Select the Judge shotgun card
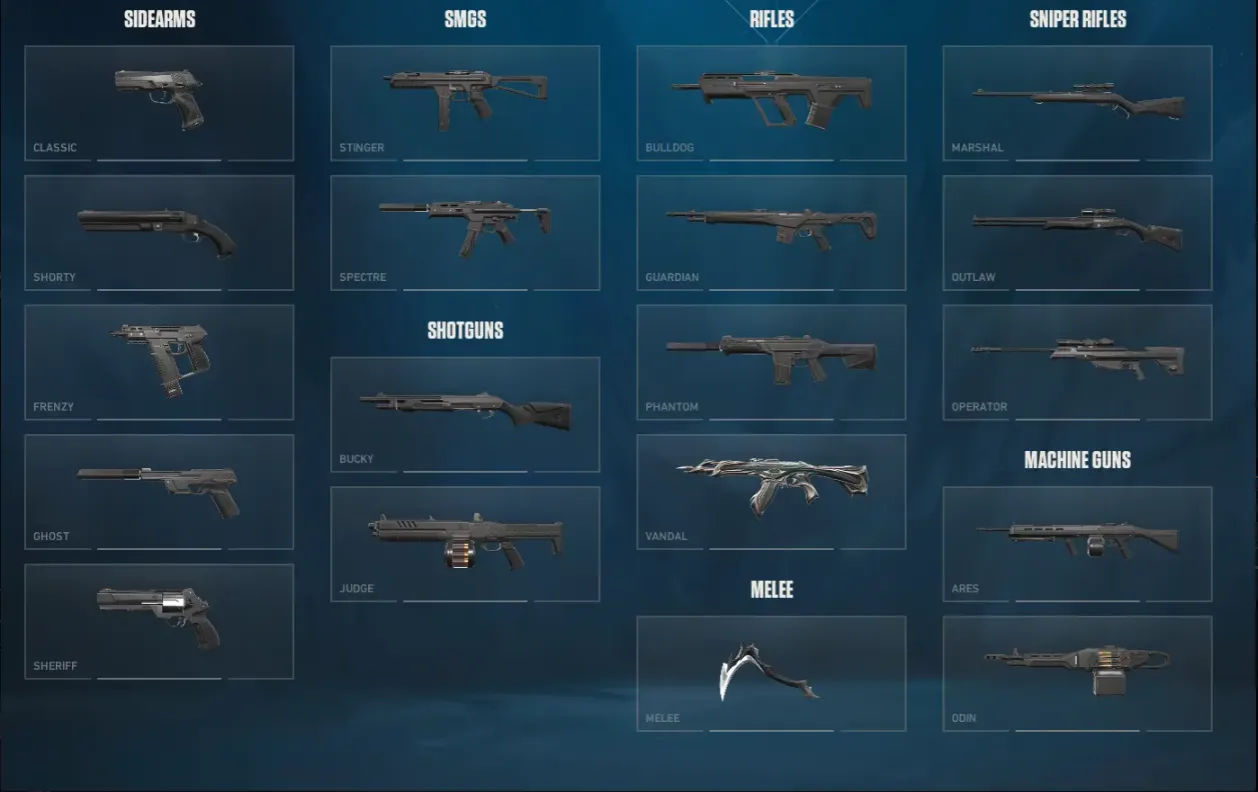The height and width of the screenshot is (792, 1258). pyautogui.click(x=465, y=544)
